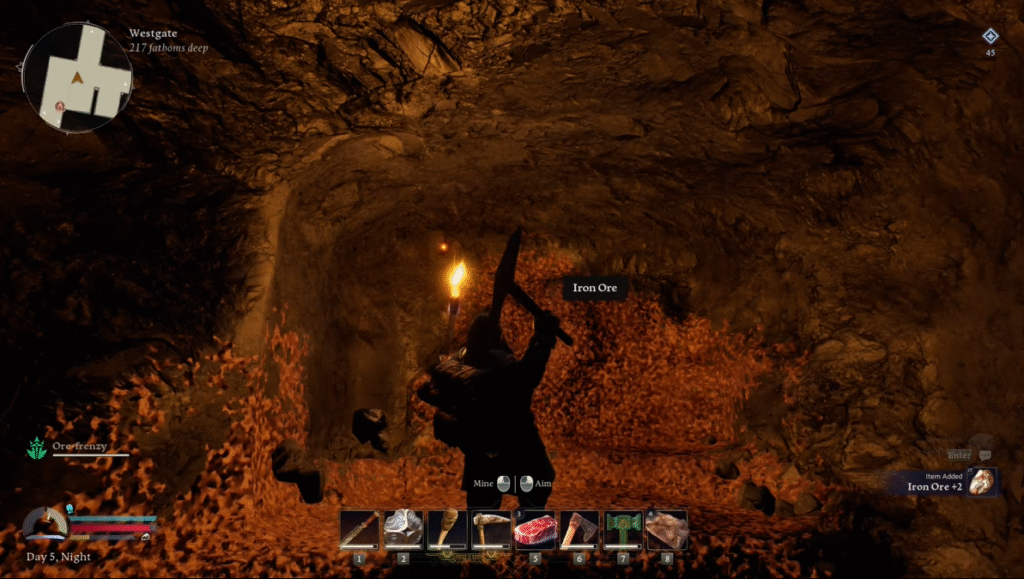Open the minimap of Westgate
The image size is (1024, 579).
77,77
